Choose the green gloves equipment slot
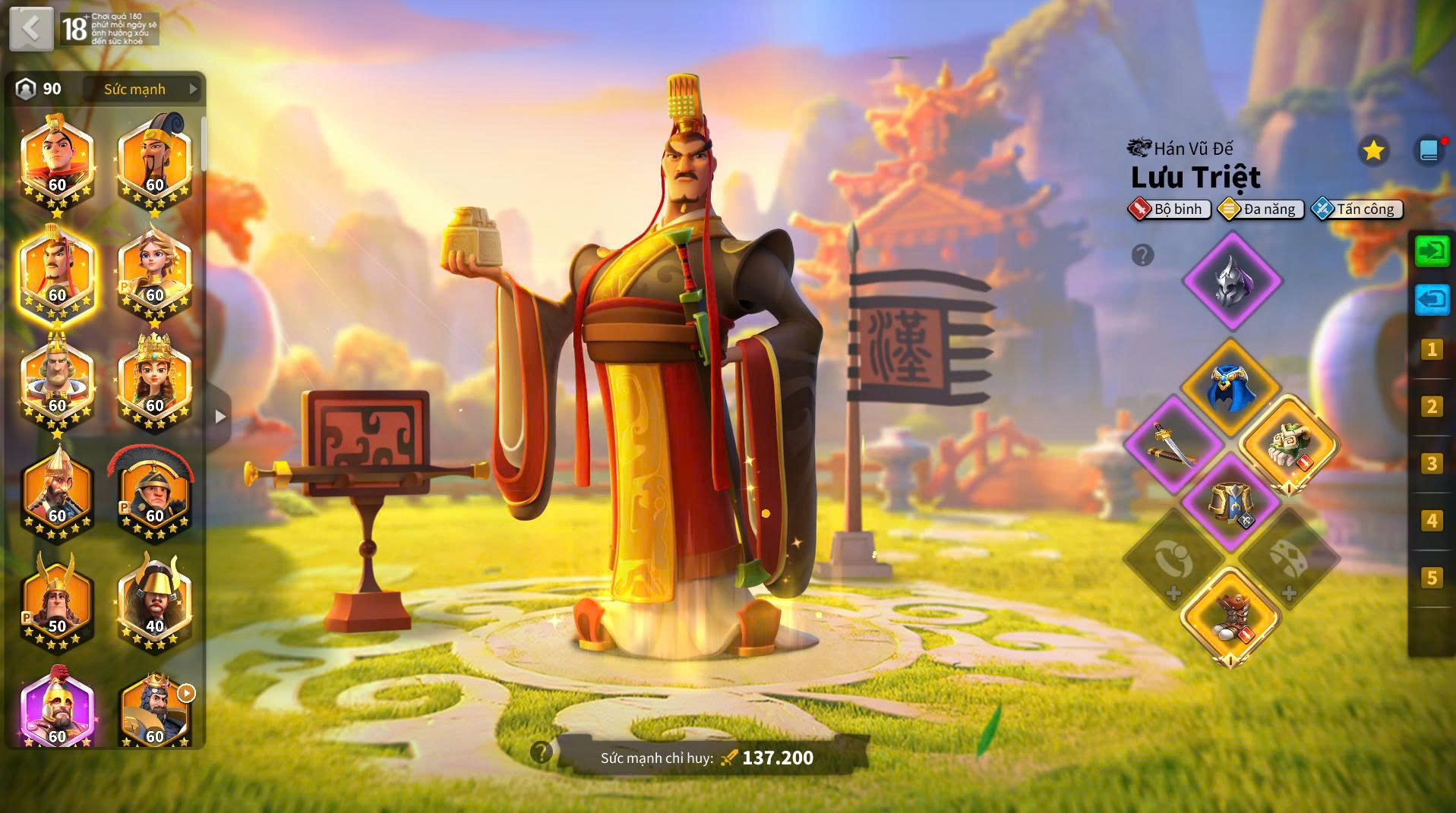This screenshot has height=813, width=1456. pyautogui.click(x=1288, y=445)
